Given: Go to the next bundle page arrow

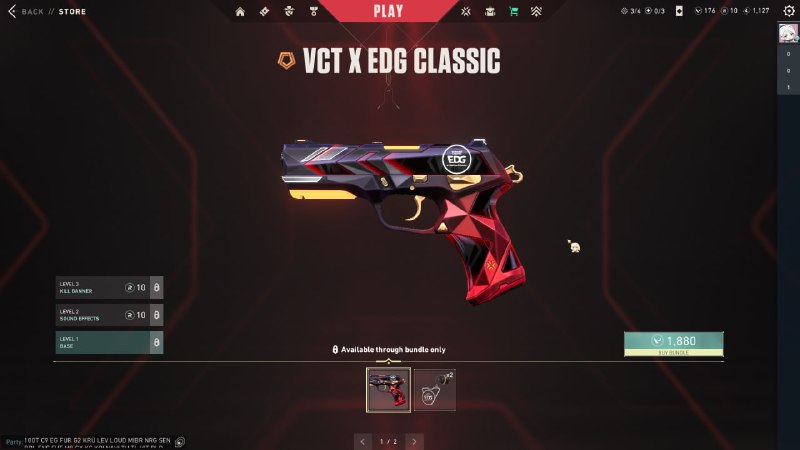Looking at the screenshot, I should (414, 440).
